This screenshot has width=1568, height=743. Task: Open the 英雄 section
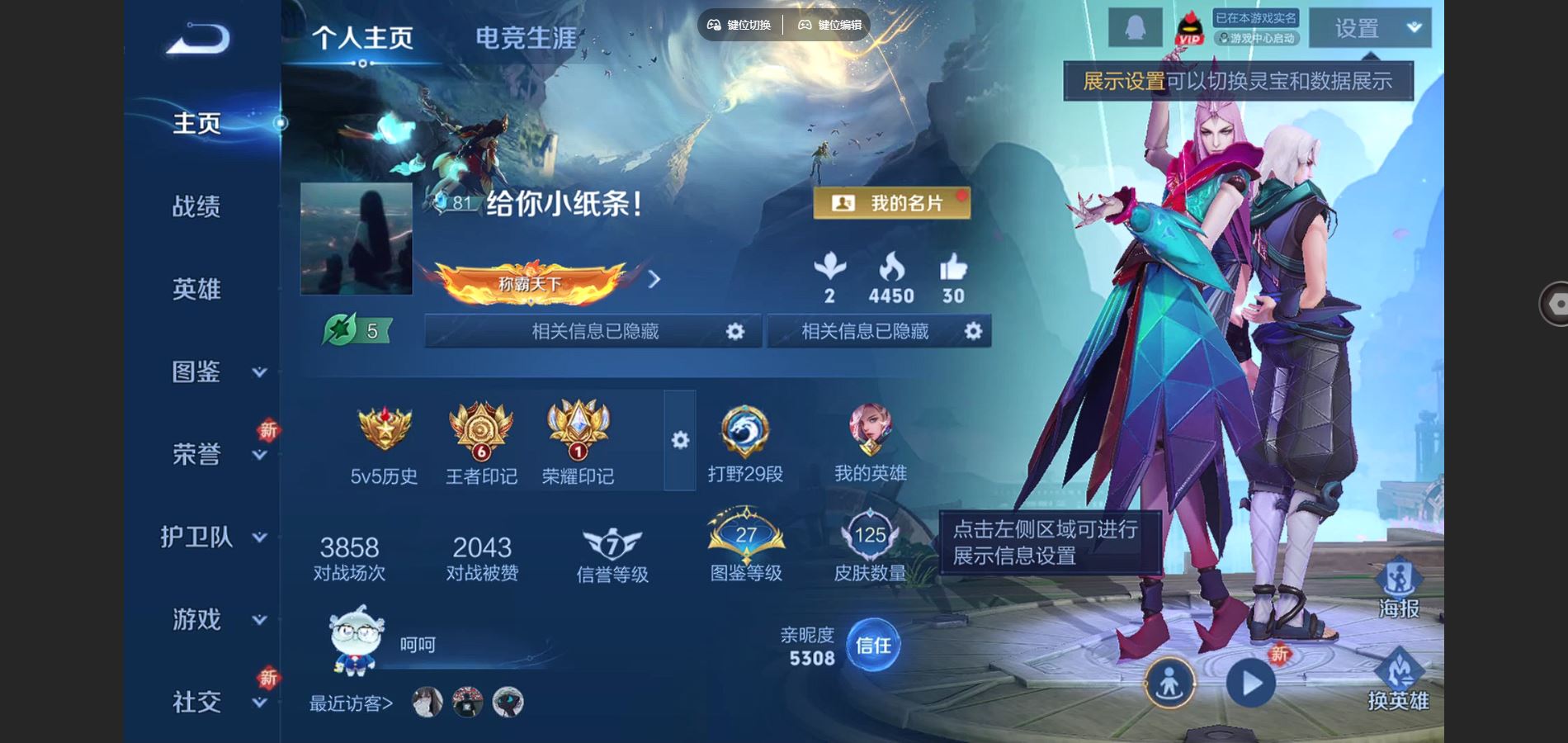pos(196,289)
